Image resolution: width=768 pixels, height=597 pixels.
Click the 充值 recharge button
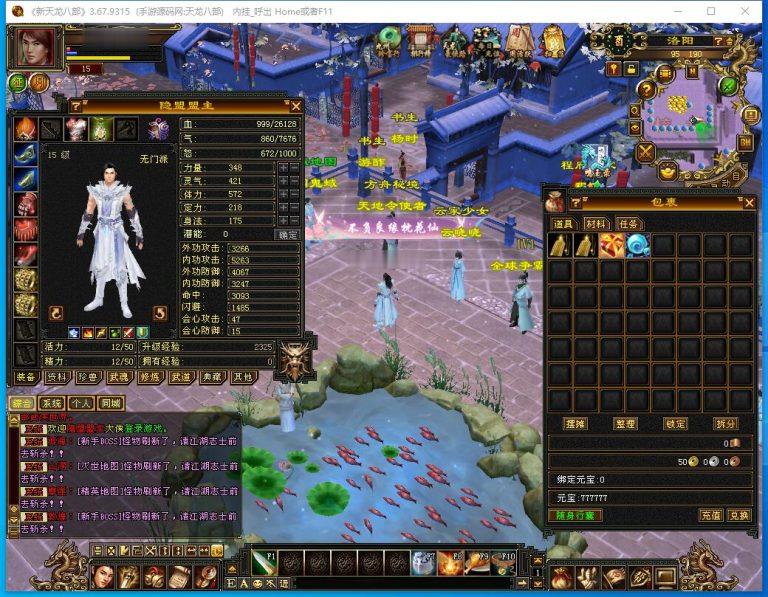(711, 516)
